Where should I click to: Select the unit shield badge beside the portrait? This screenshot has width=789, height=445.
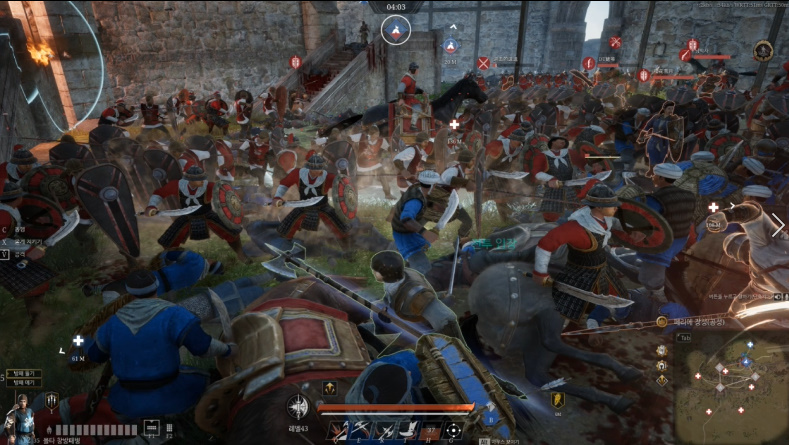pyautogui.click(x=51, y=401)
